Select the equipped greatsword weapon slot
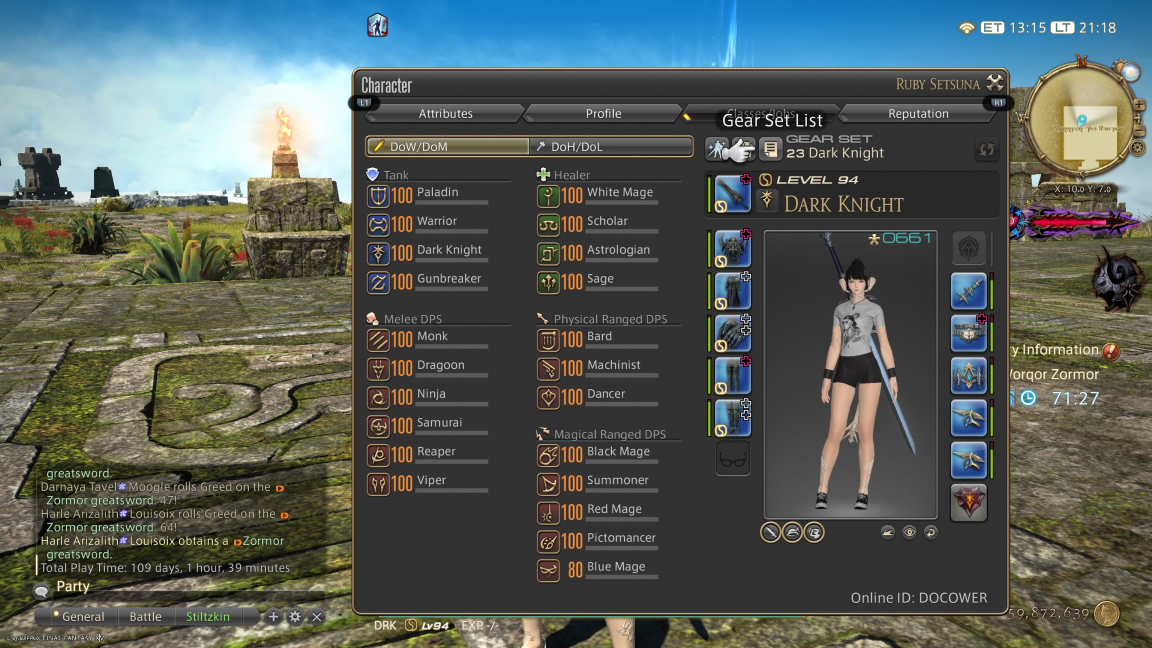Viewport: 1152px width, 648px height. click(x=733, y=193)
